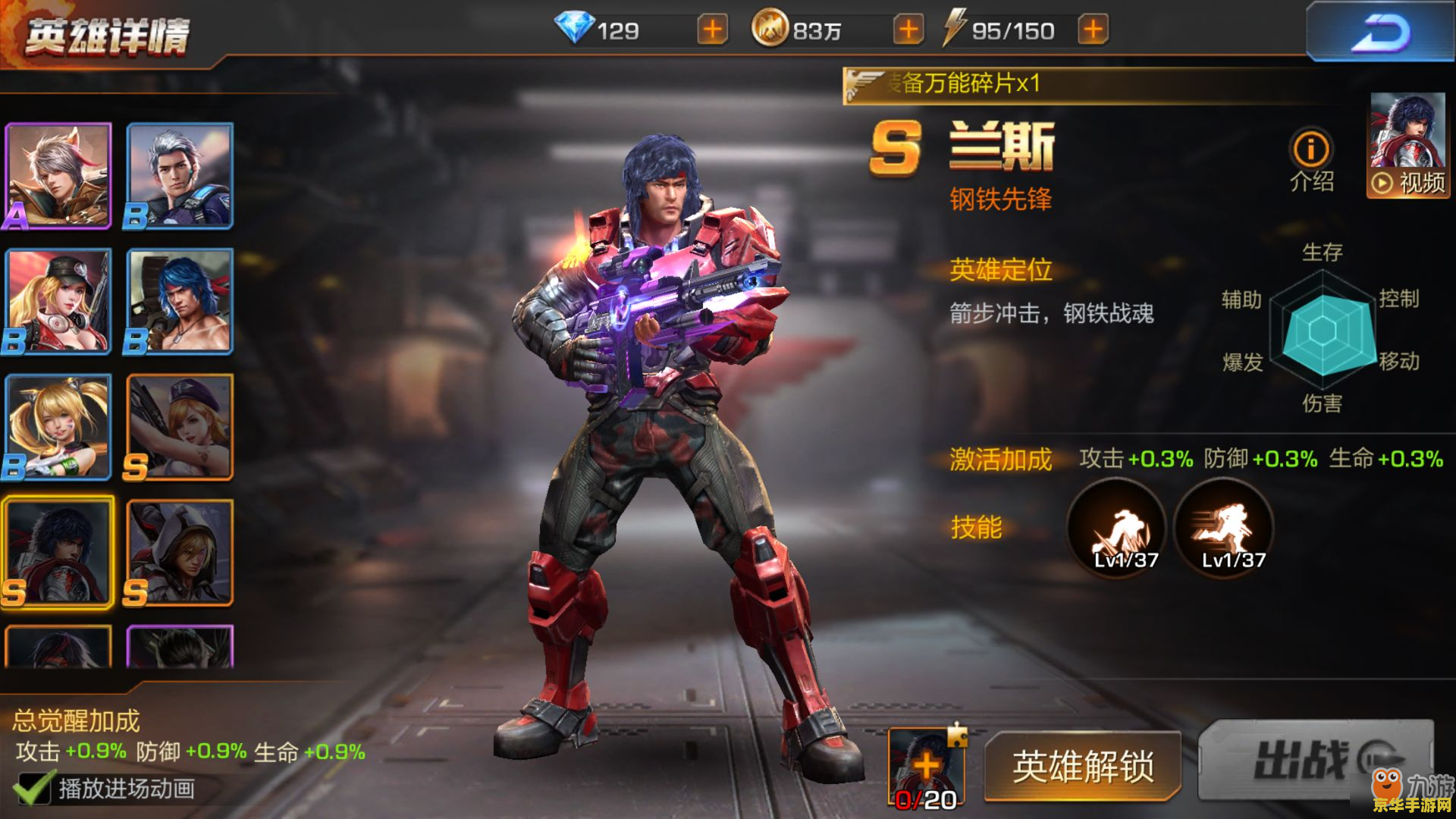This screenshot has height=819, width=1456.
Task: Add more diamonds with the plus button
Action: [712, 30]
